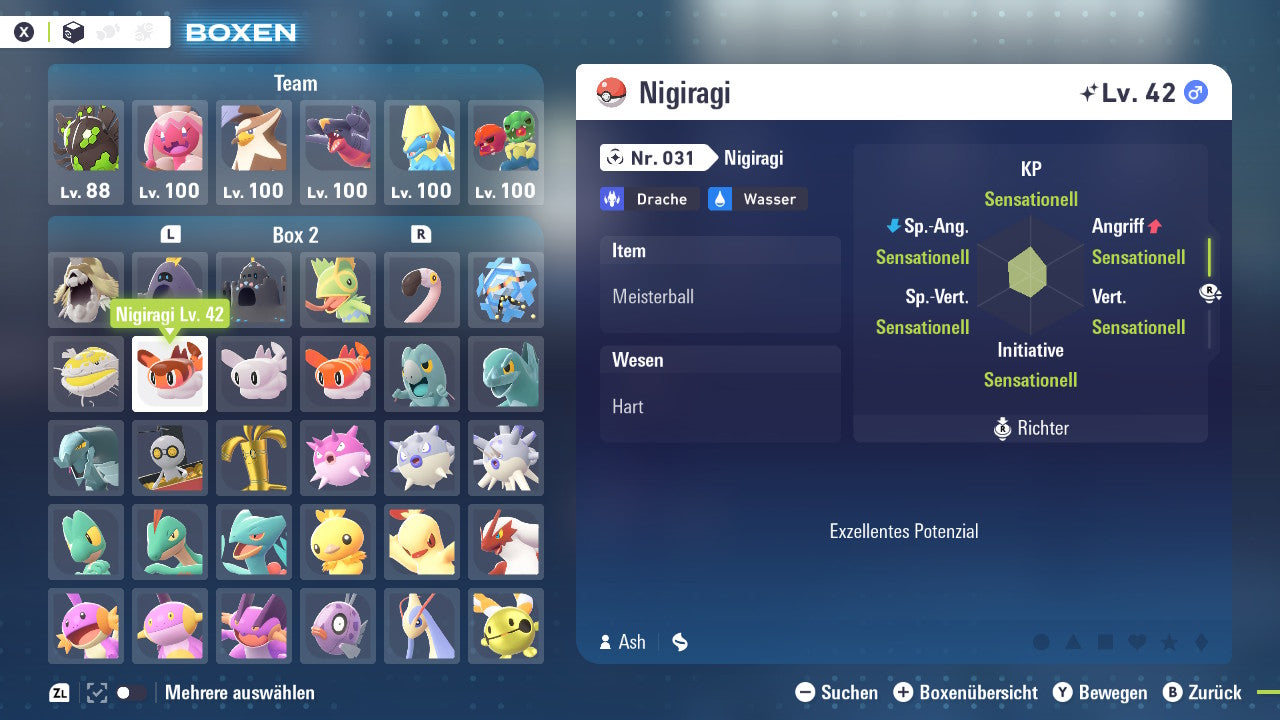Screen dimensions: 1280x720
Task: Select the highlighted Nigiragi thumbnail in the box
Action: click(170, 374)
